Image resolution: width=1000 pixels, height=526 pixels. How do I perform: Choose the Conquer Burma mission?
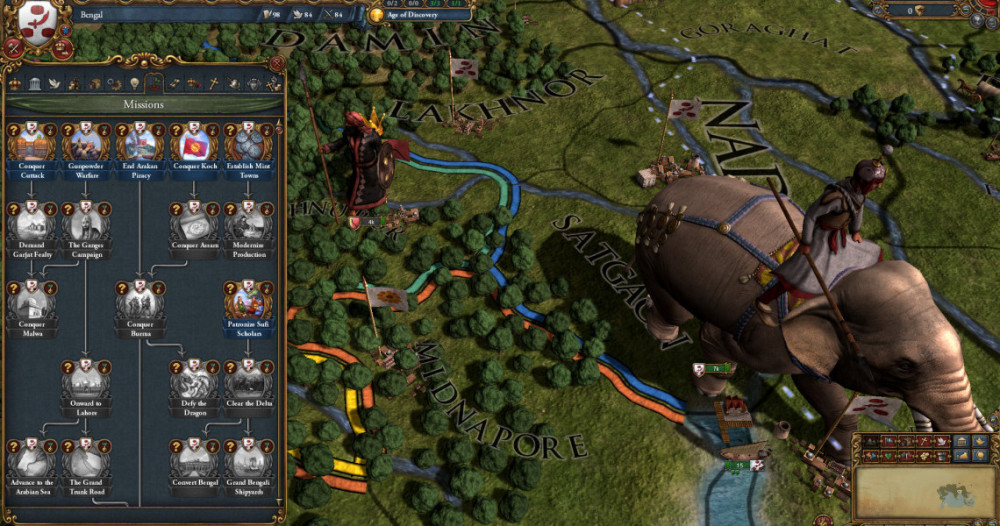coord(139,303)
